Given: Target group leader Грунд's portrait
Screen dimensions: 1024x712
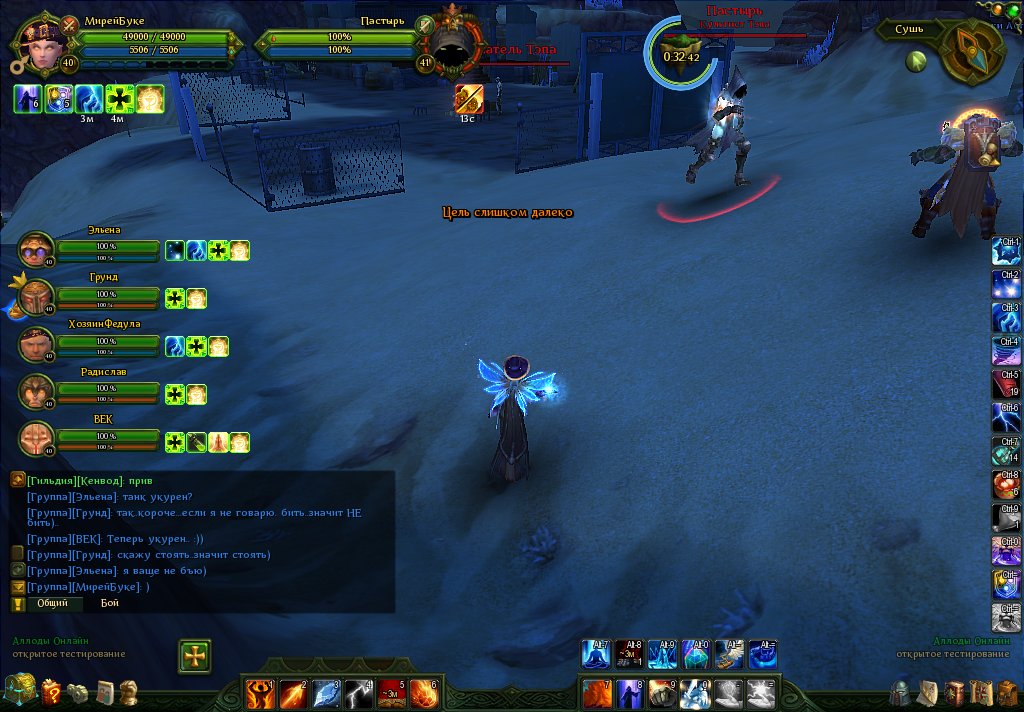Looking at the screenshot, I should click(x=36, y=297).
